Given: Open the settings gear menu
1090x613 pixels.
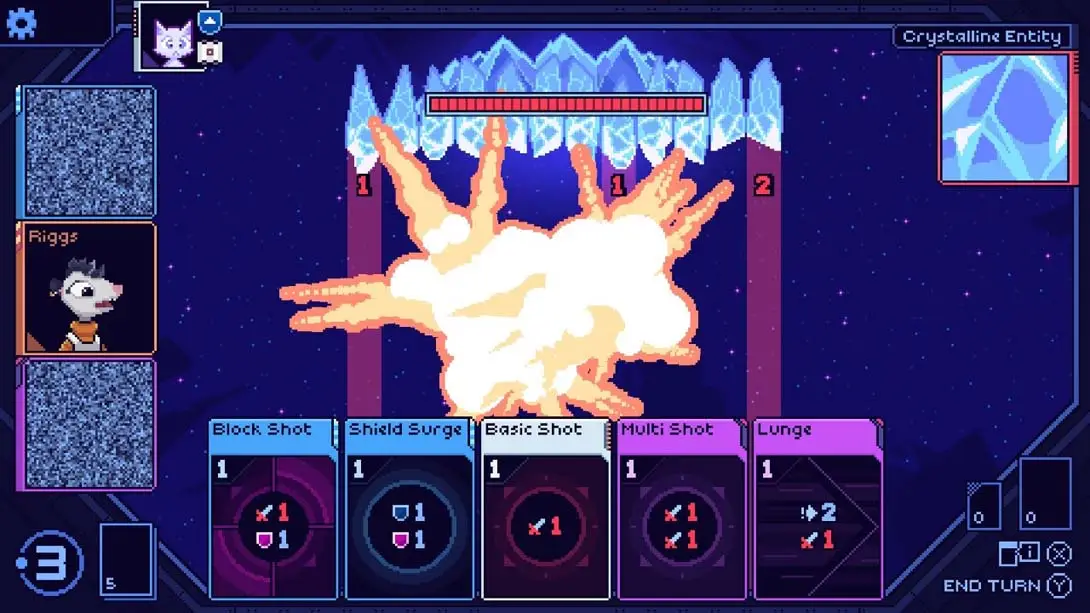Looking at the screenshot, I should 21,22.
